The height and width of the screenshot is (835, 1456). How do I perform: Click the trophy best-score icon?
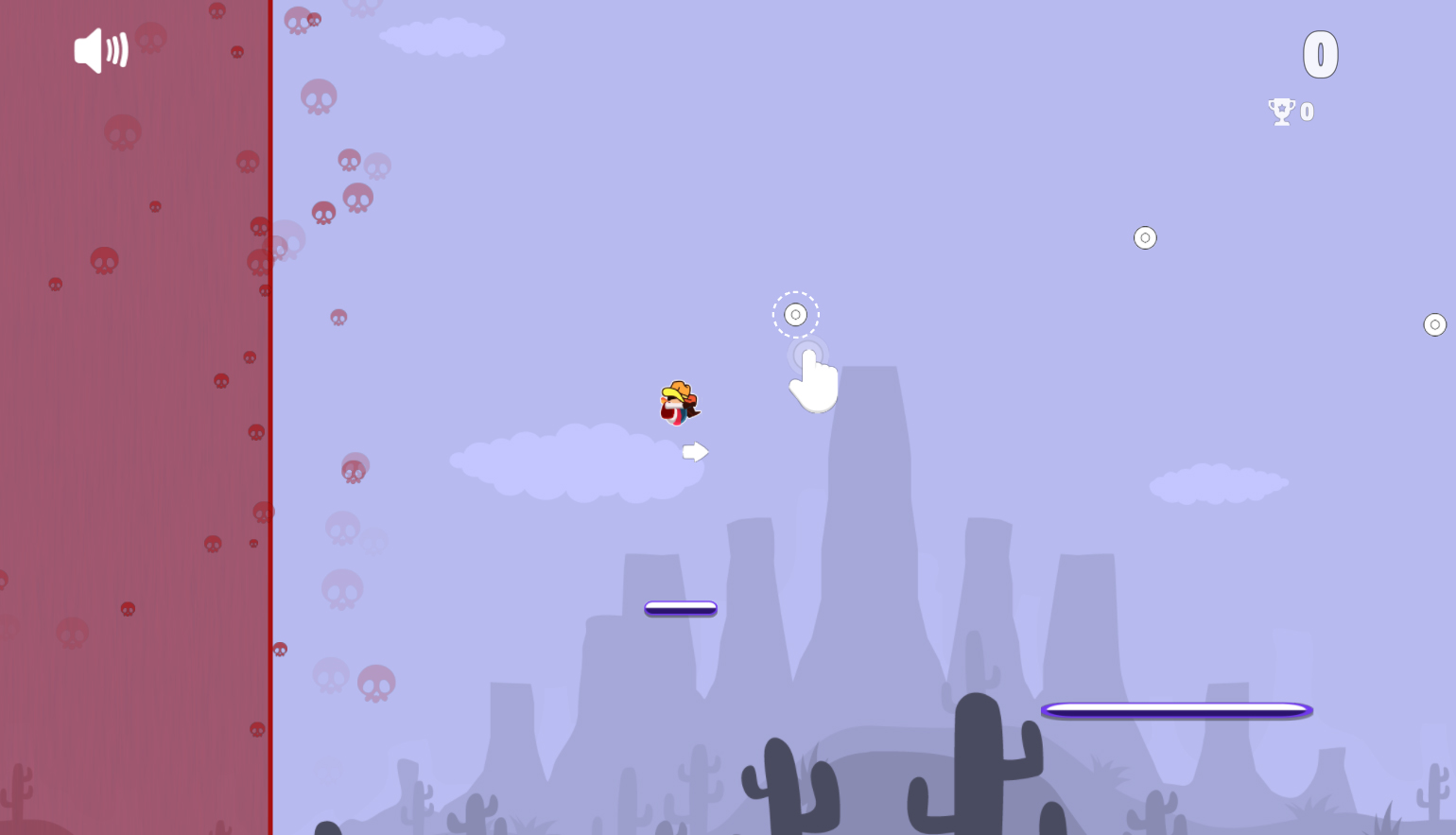coord(1281,112)
